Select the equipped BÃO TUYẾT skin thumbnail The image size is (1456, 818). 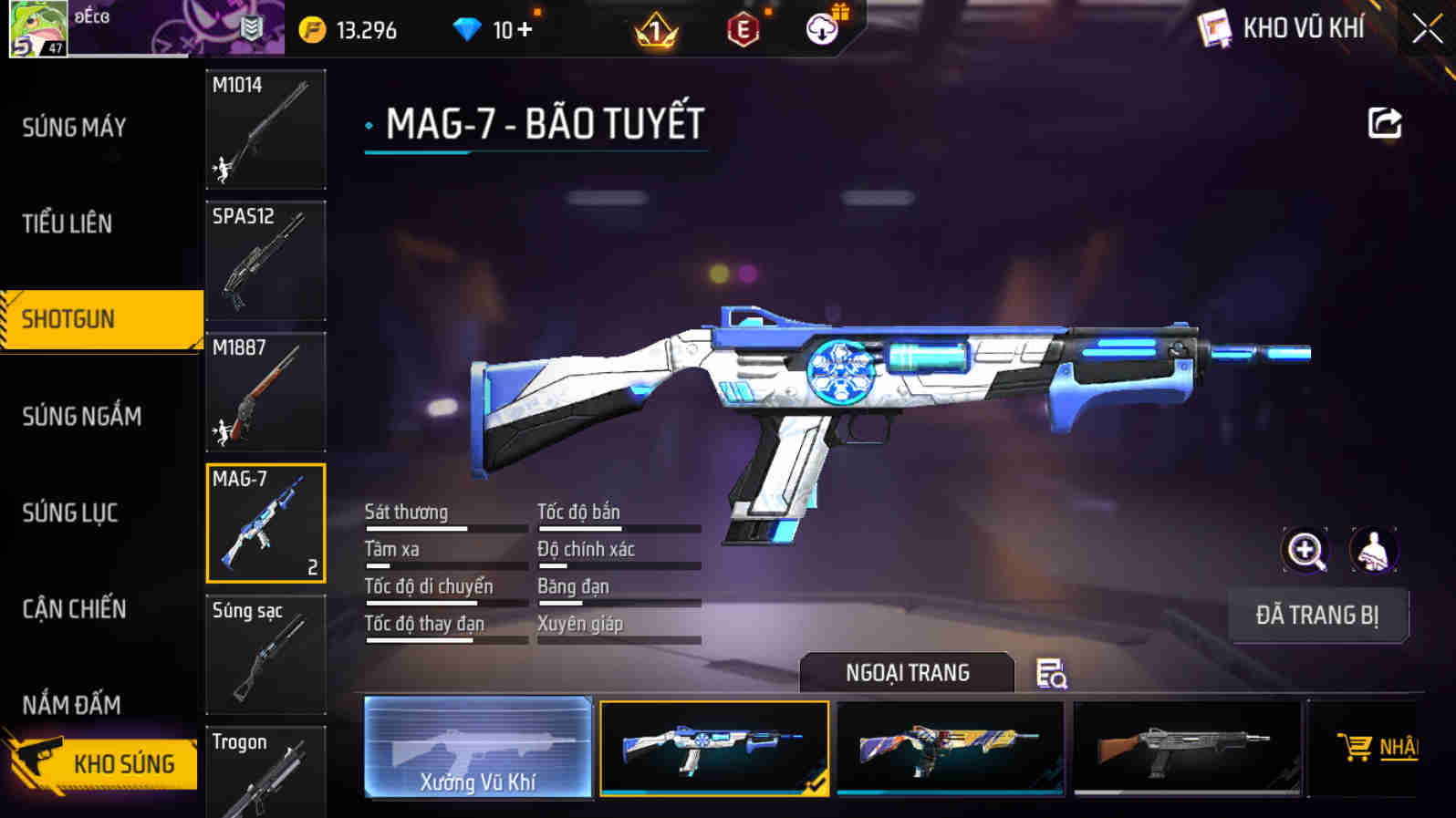coord(714,748)
